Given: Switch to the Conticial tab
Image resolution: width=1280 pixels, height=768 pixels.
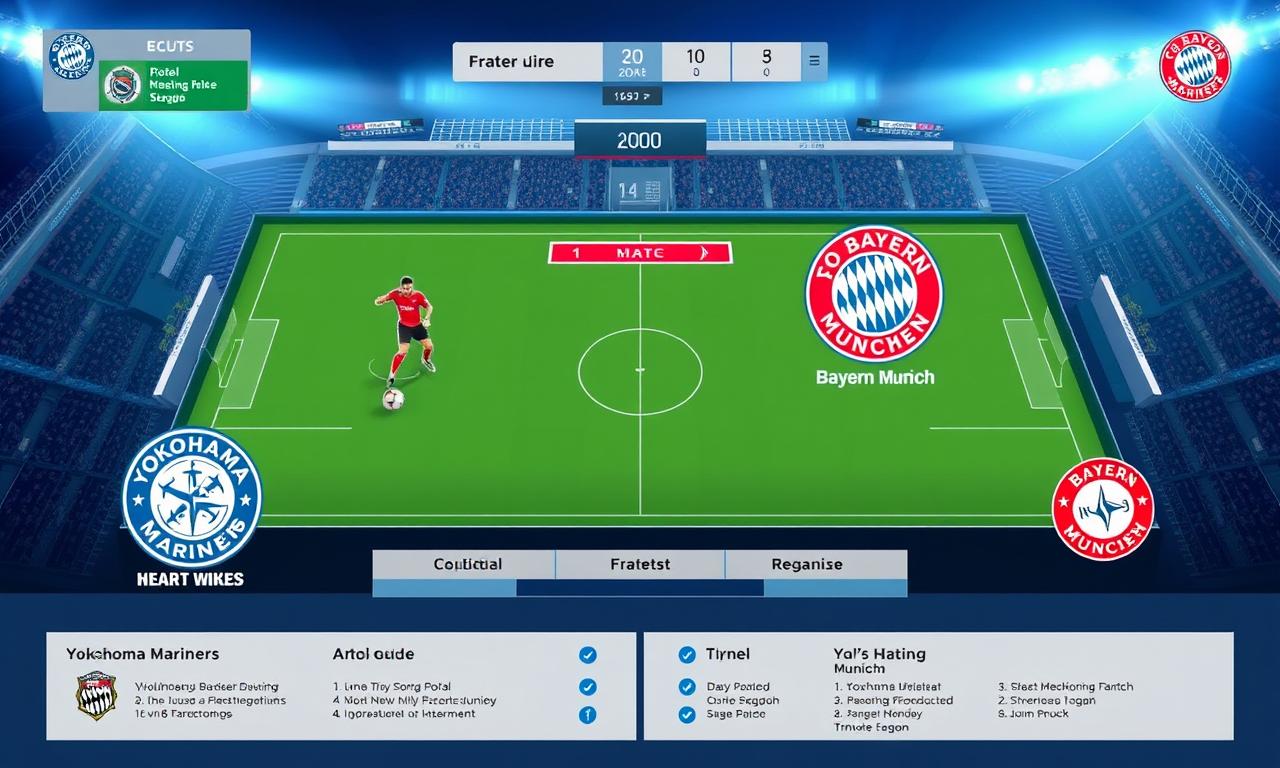Looking at the screenshot, I should tap(467, 564).
